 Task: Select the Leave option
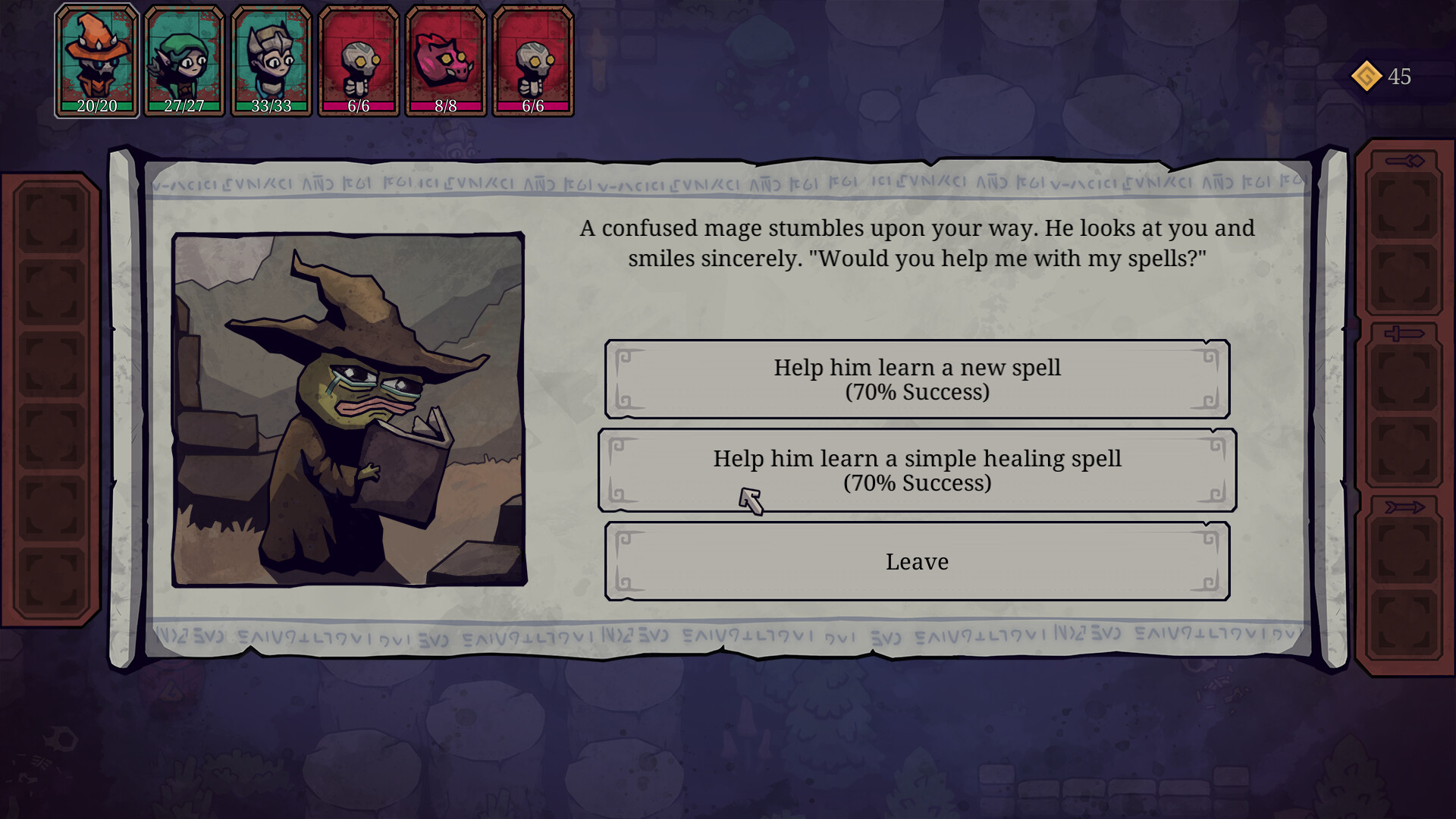[x=917, y=561]
